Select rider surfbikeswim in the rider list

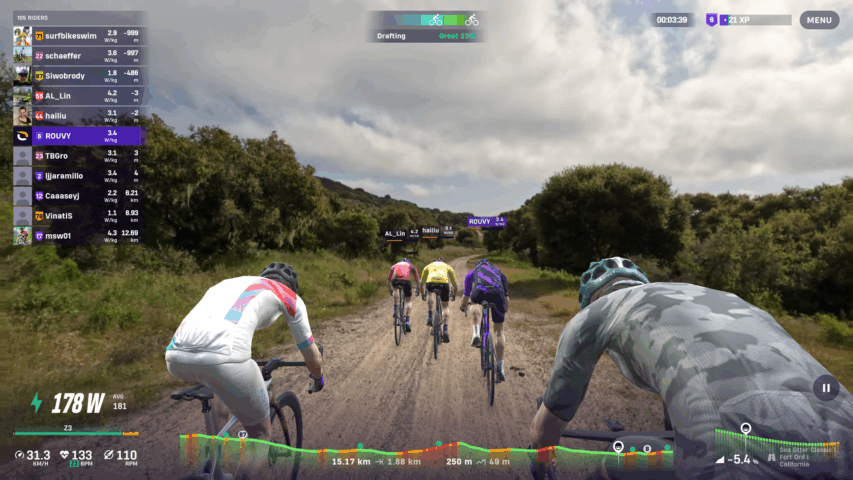(x=78, y=36)
